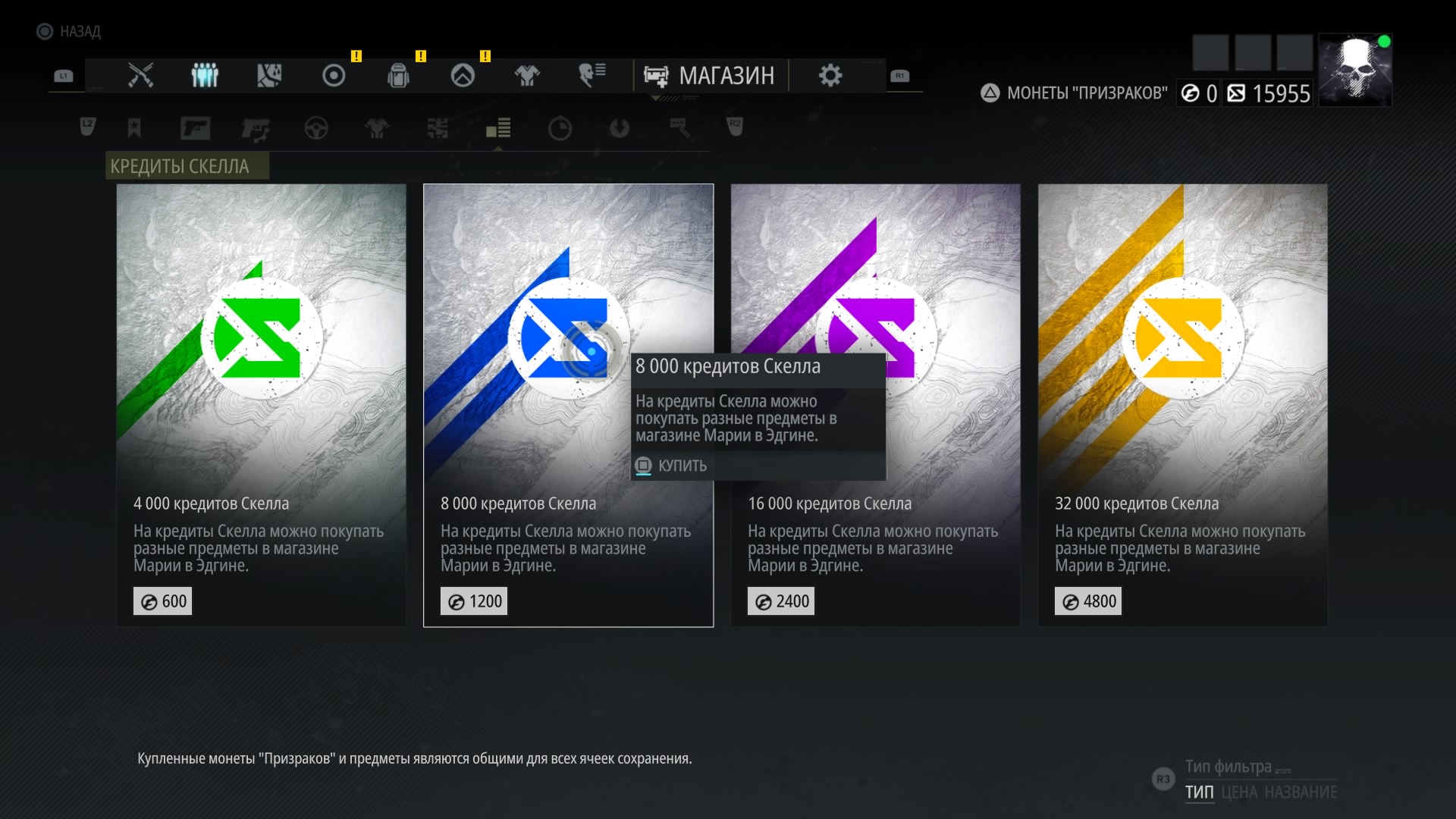
Task: Open the backpack inventory tab
Action: click(x=398, y=76)
